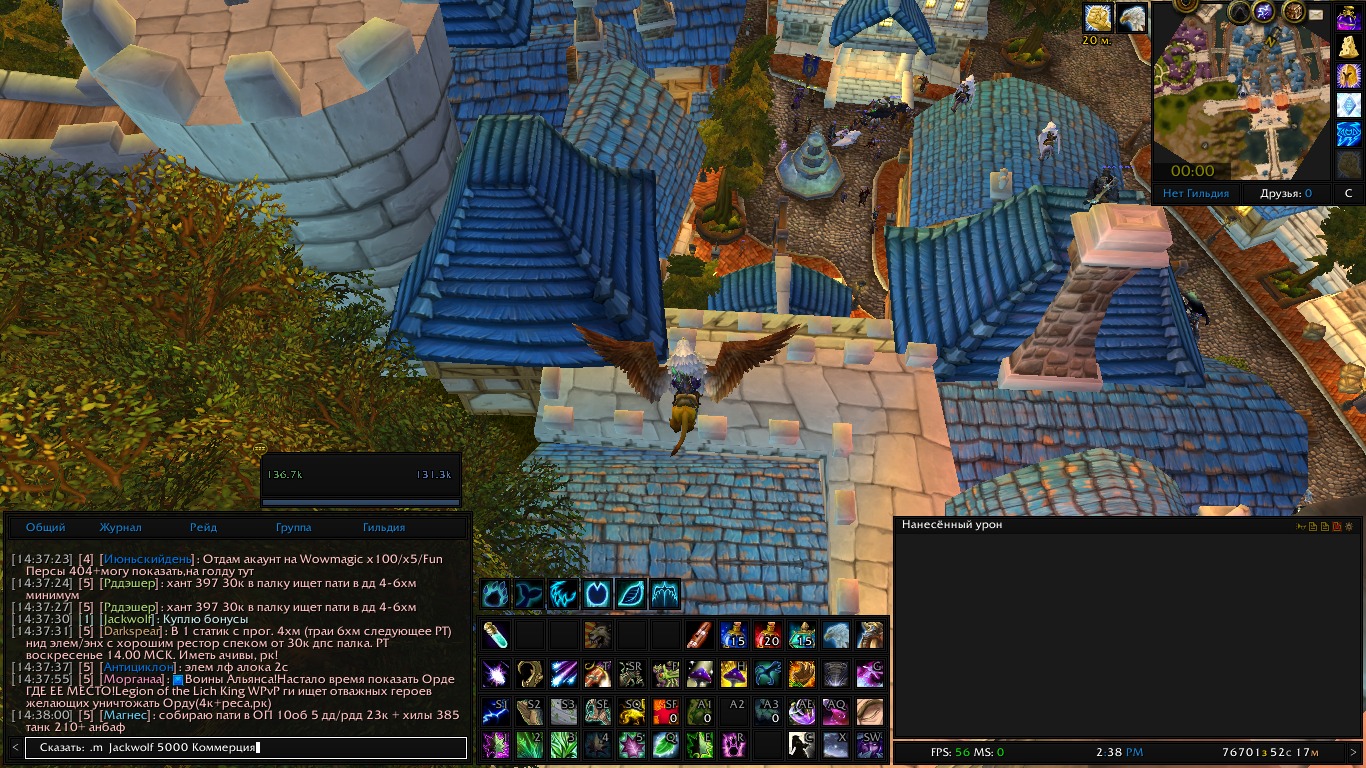The image size is (1366, 768).
Task: Click the Нет Гильдия guild panel
Action: click(1196, 193)
